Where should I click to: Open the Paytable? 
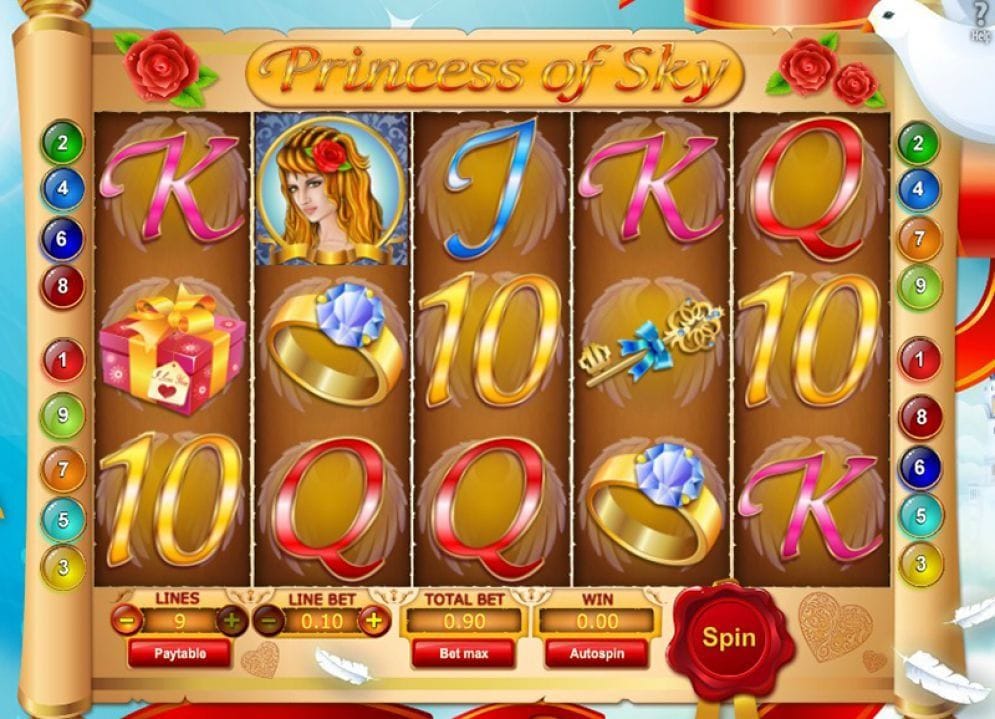coord(179,653)
